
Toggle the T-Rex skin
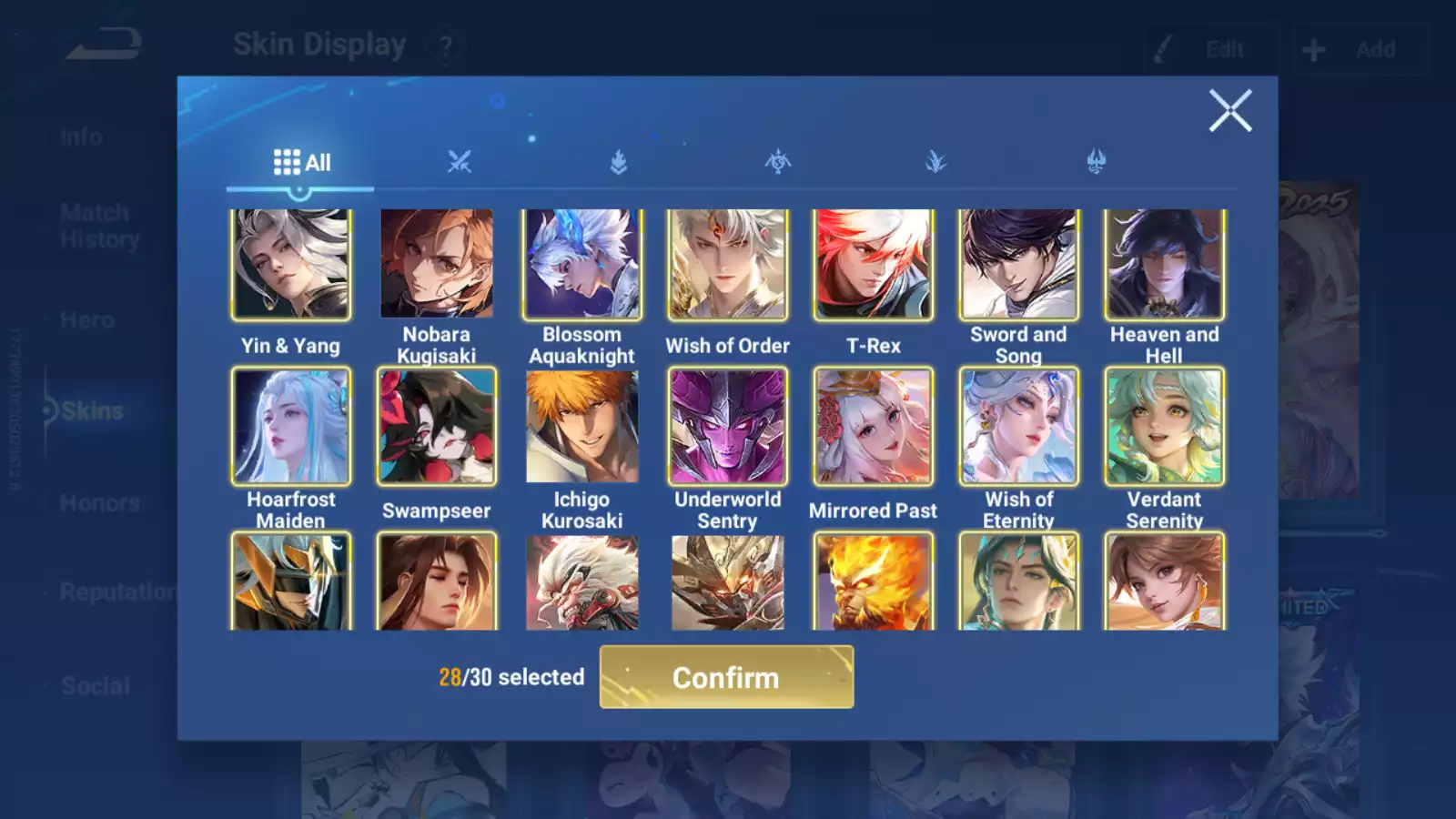pos(874,265)
